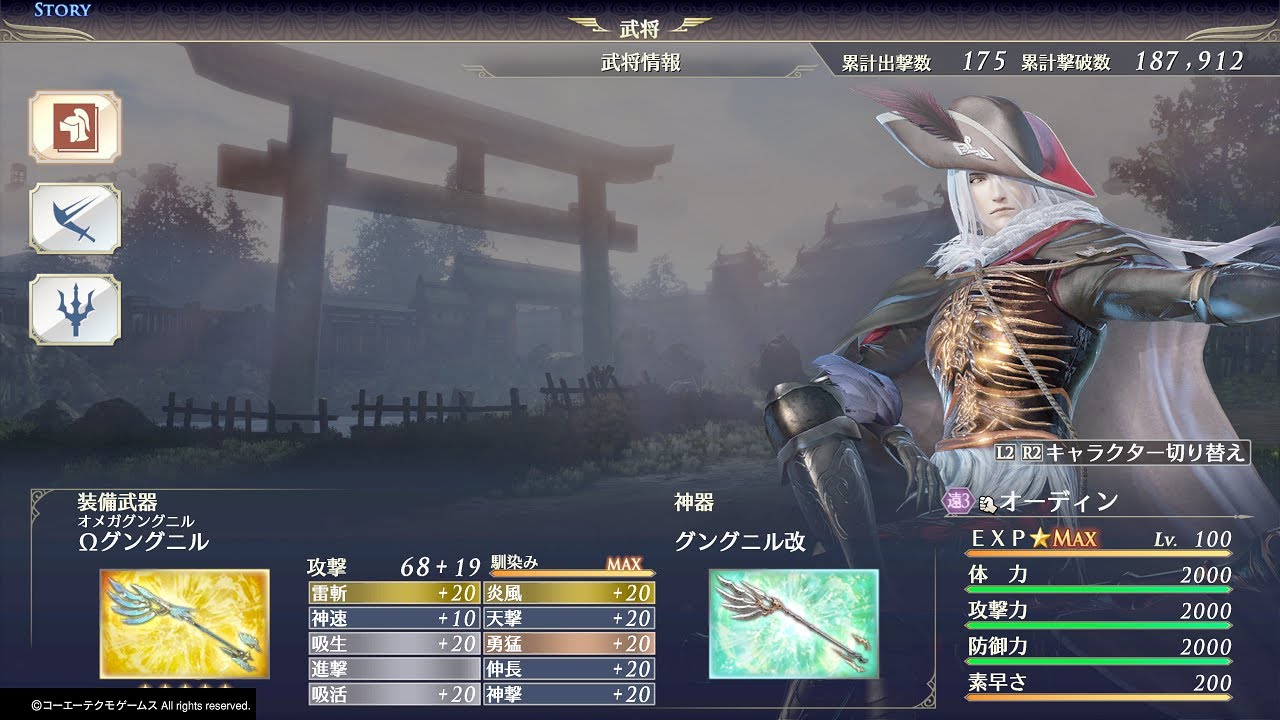
Task: Choose the 天撃 weapon attribute row
Action: coord(569,618)
